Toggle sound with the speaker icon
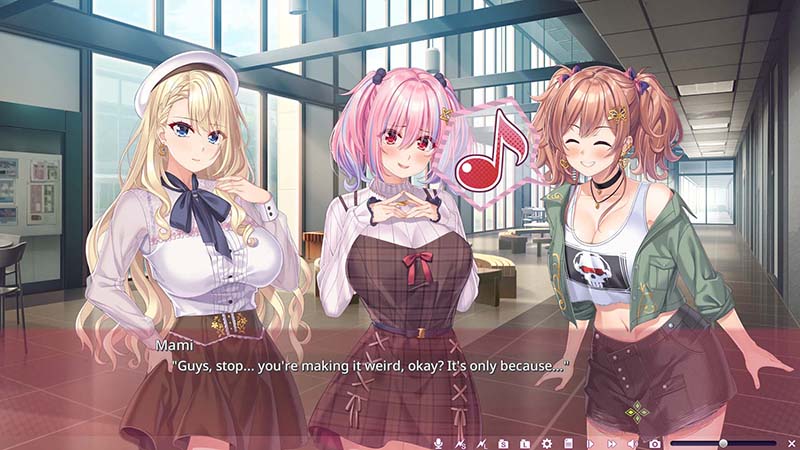 point(633,443)
